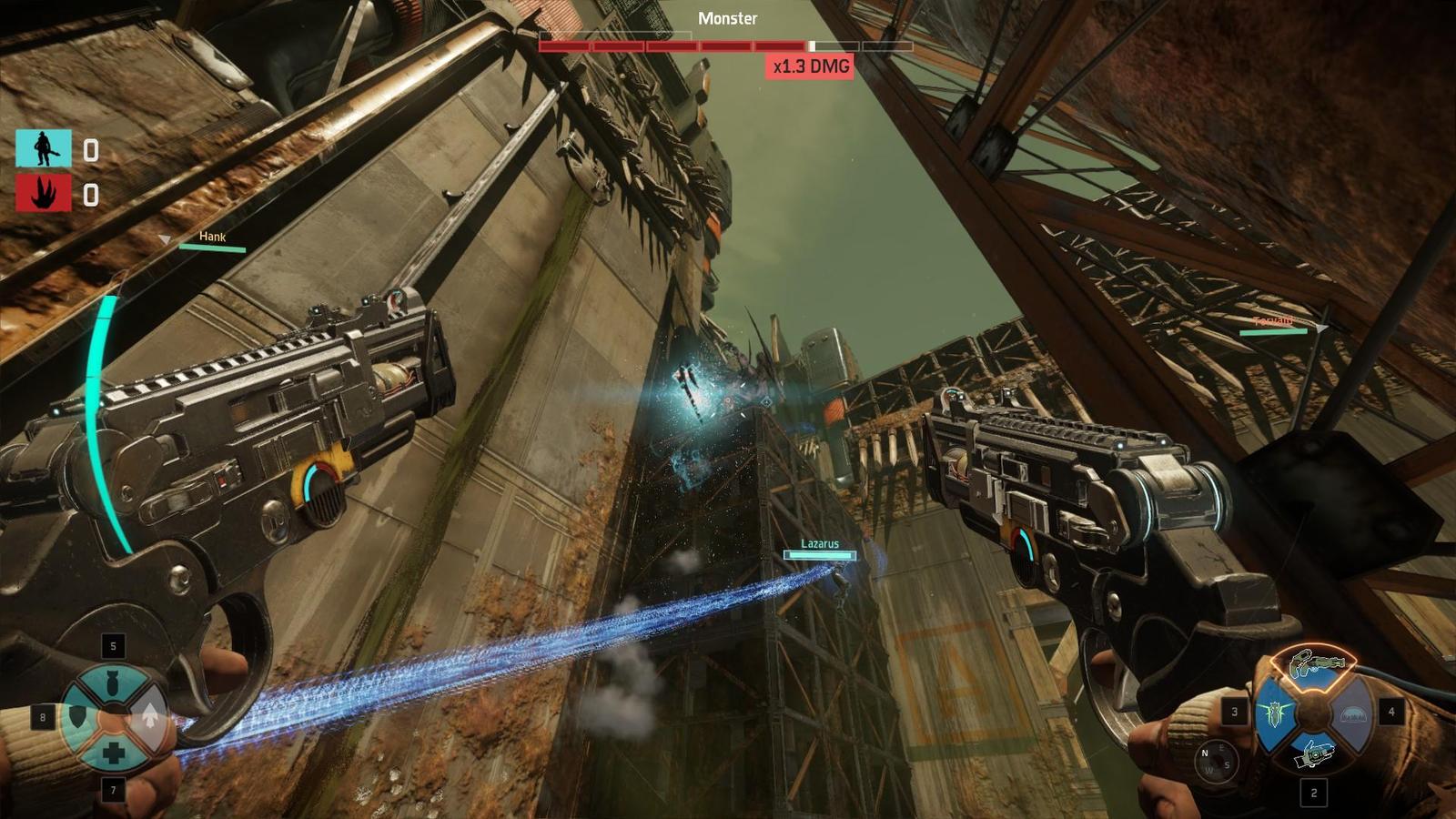
Task: Click the compass dial
Action: tap(1216, 761)
